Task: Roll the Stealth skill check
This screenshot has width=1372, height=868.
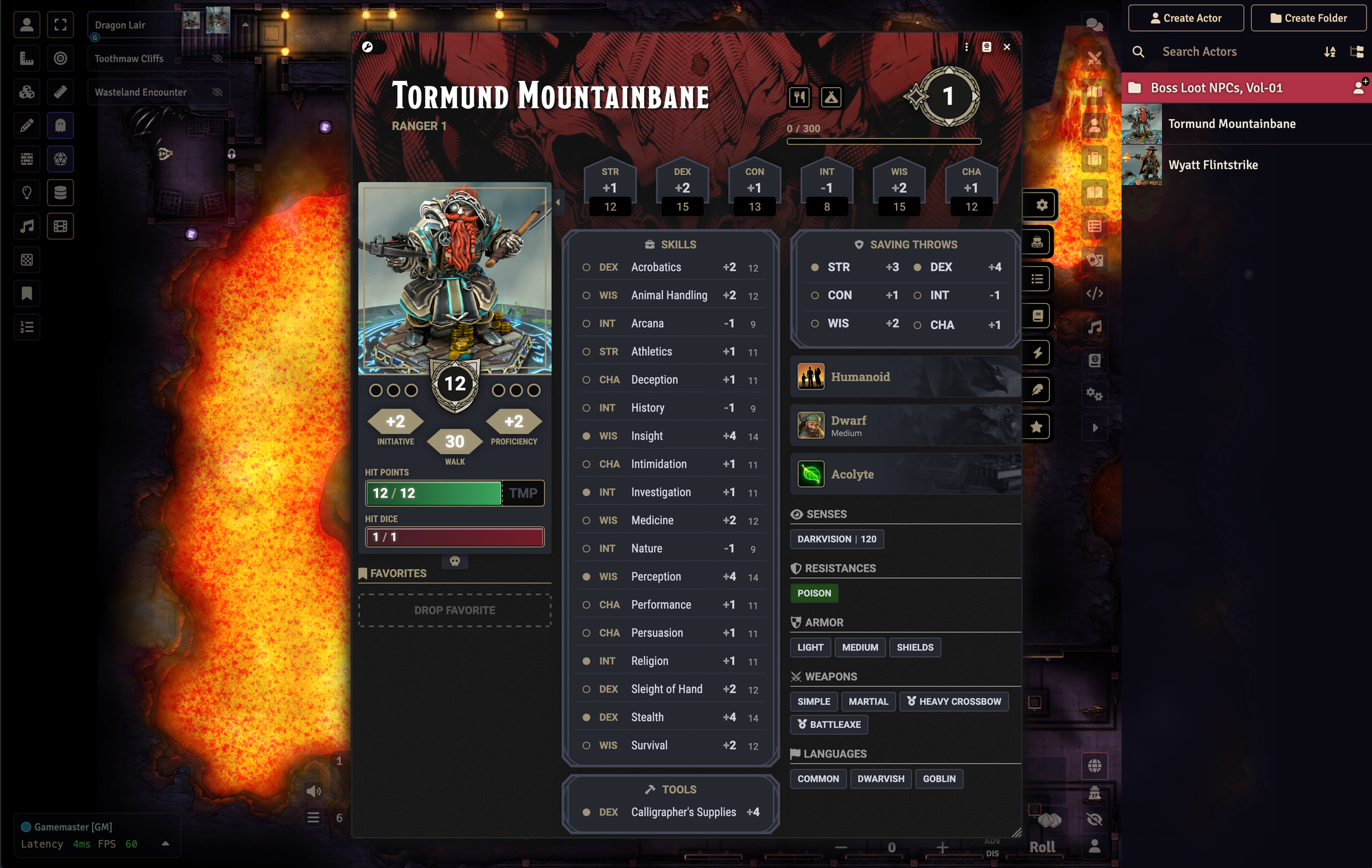Action: (647, 717)
